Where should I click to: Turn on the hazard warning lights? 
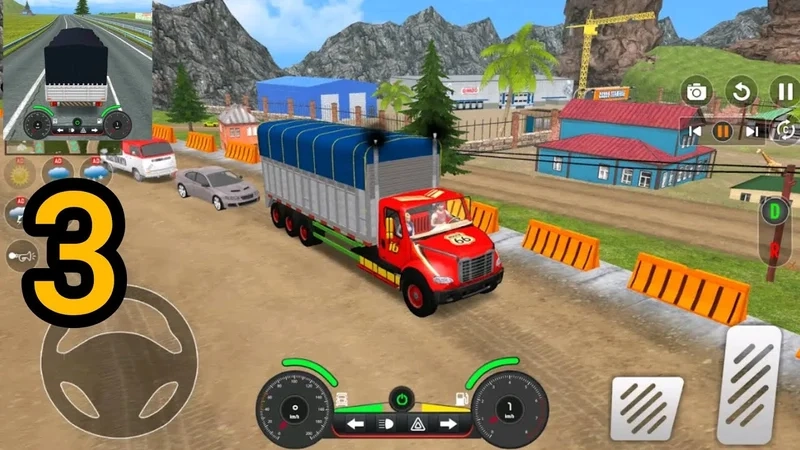coord(416,423)
